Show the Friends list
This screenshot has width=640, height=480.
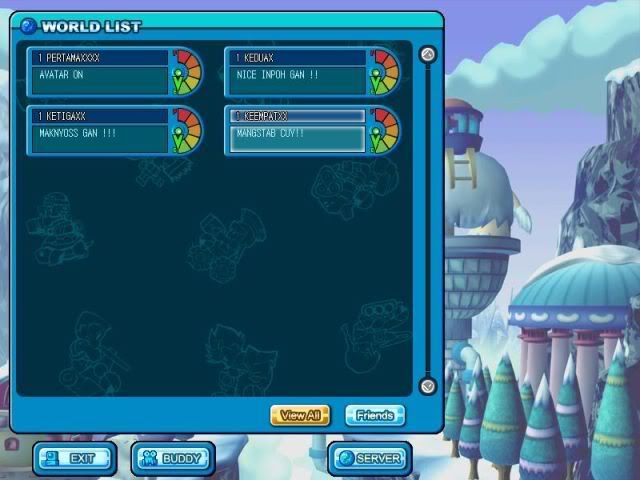coord(375,414)
